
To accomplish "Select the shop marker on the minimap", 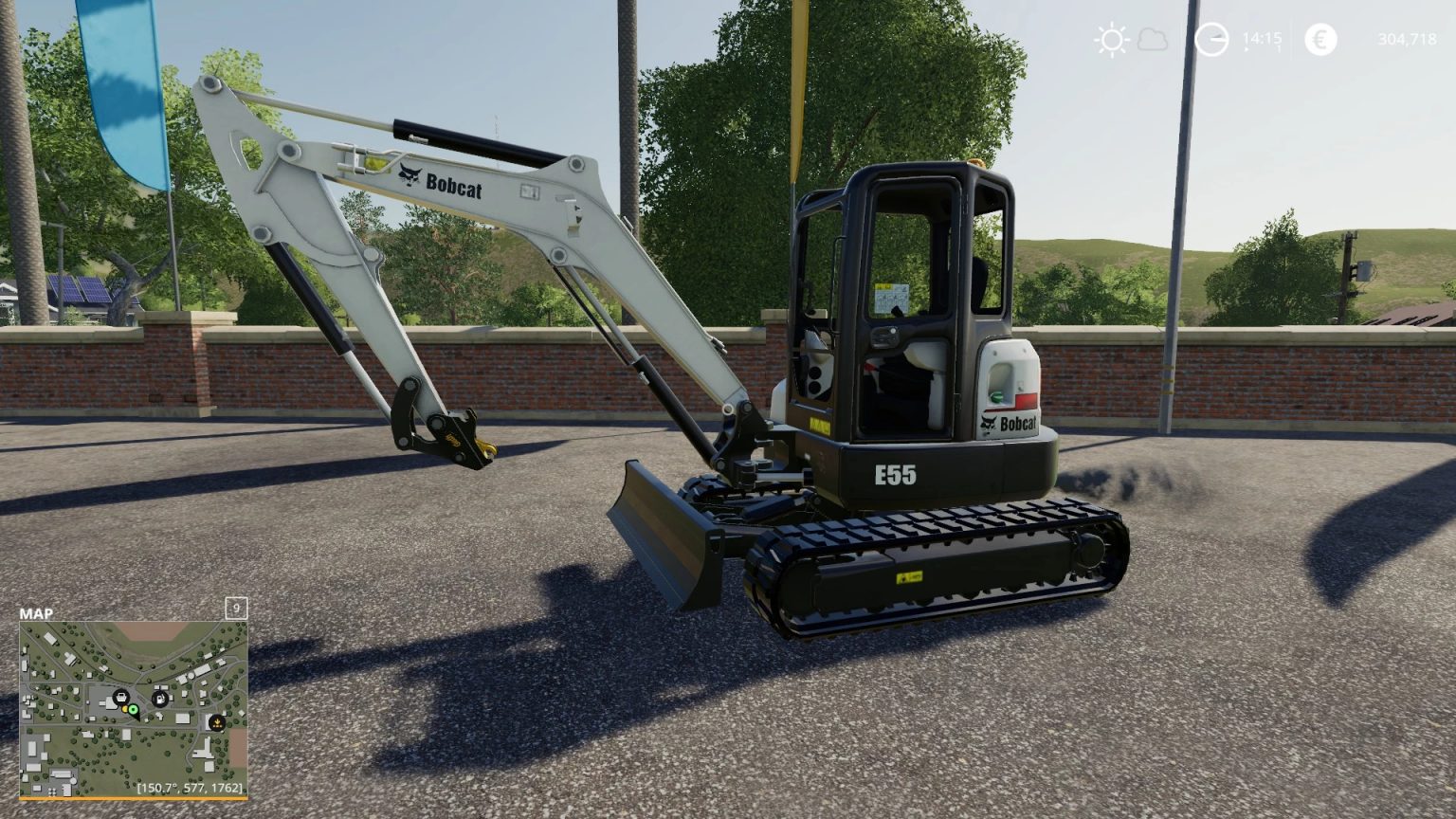I will [120, 696].
